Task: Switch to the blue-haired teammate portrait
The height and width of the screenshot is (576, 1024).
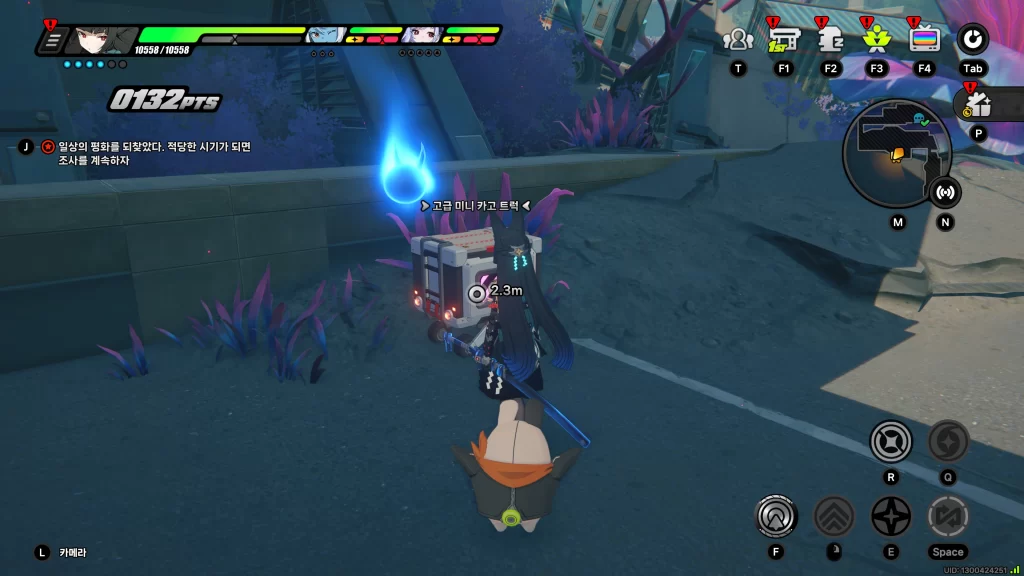Action: point(325,38)
